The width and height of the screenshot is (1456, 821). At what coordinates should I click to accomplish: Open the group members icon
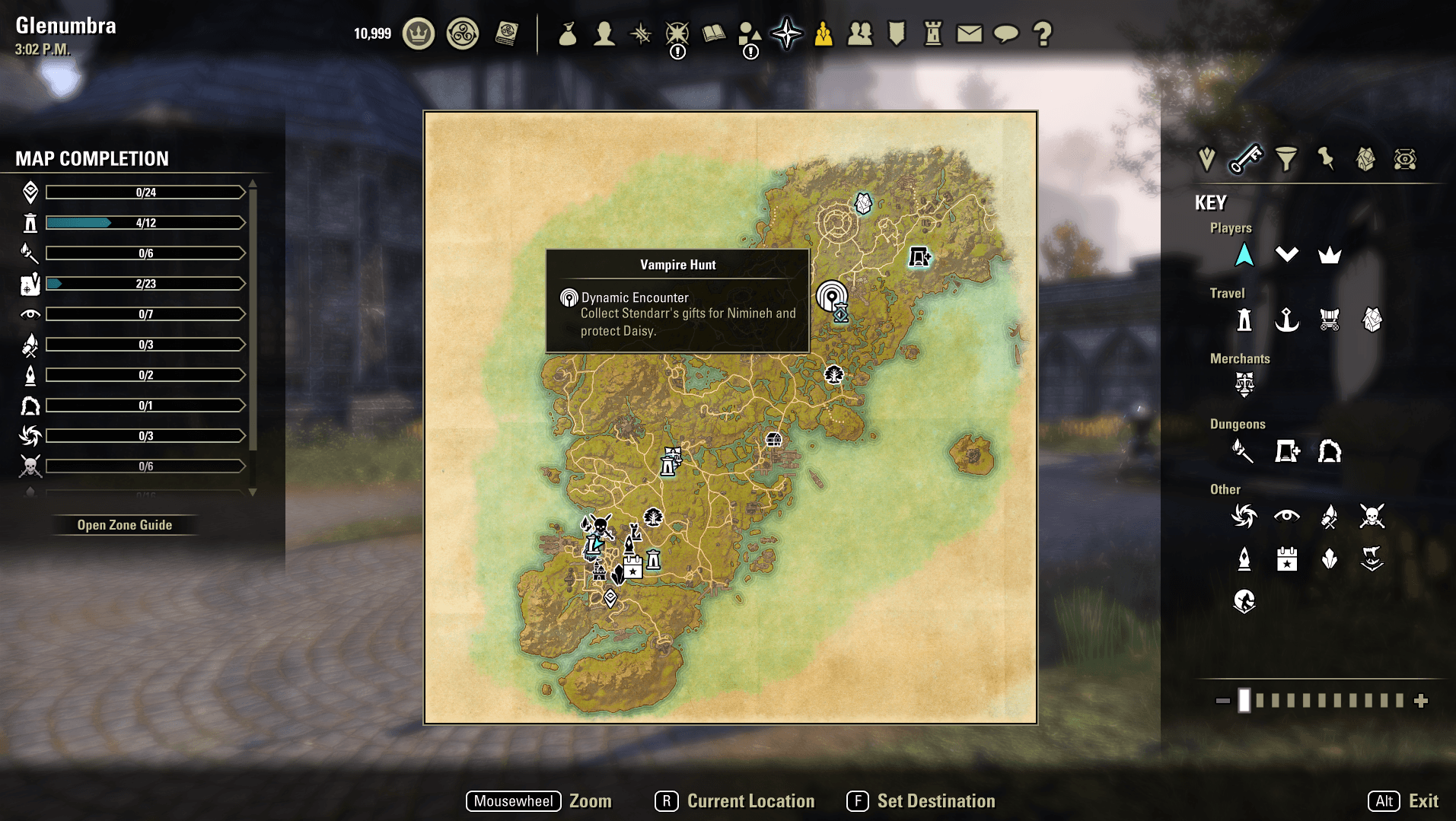[860, 33]
